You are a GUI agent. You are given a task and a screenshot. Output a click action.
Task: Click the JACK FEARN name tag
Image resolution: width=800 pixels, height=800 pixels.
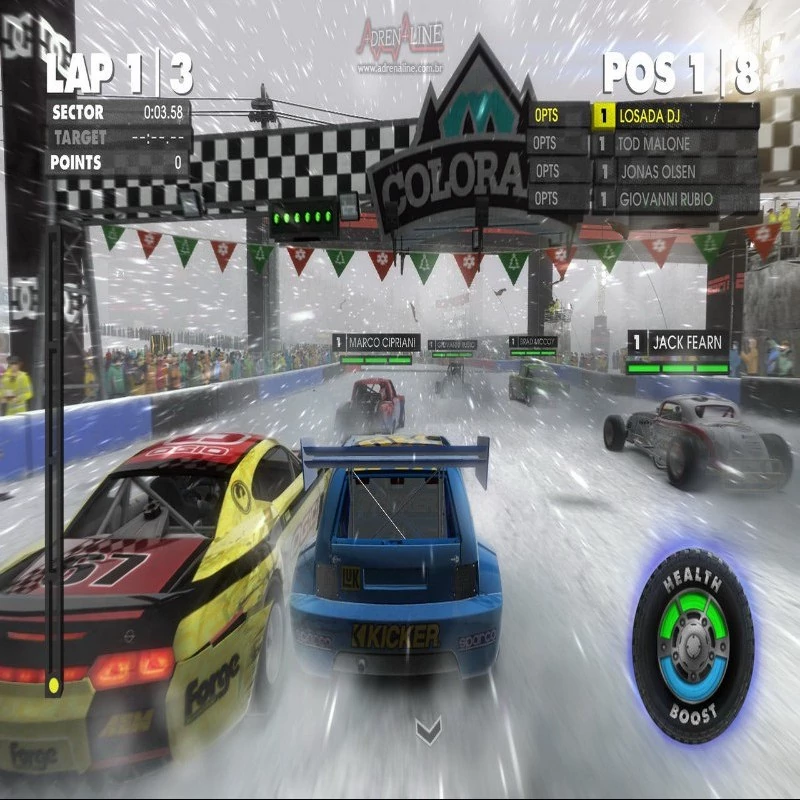(679, 343)
